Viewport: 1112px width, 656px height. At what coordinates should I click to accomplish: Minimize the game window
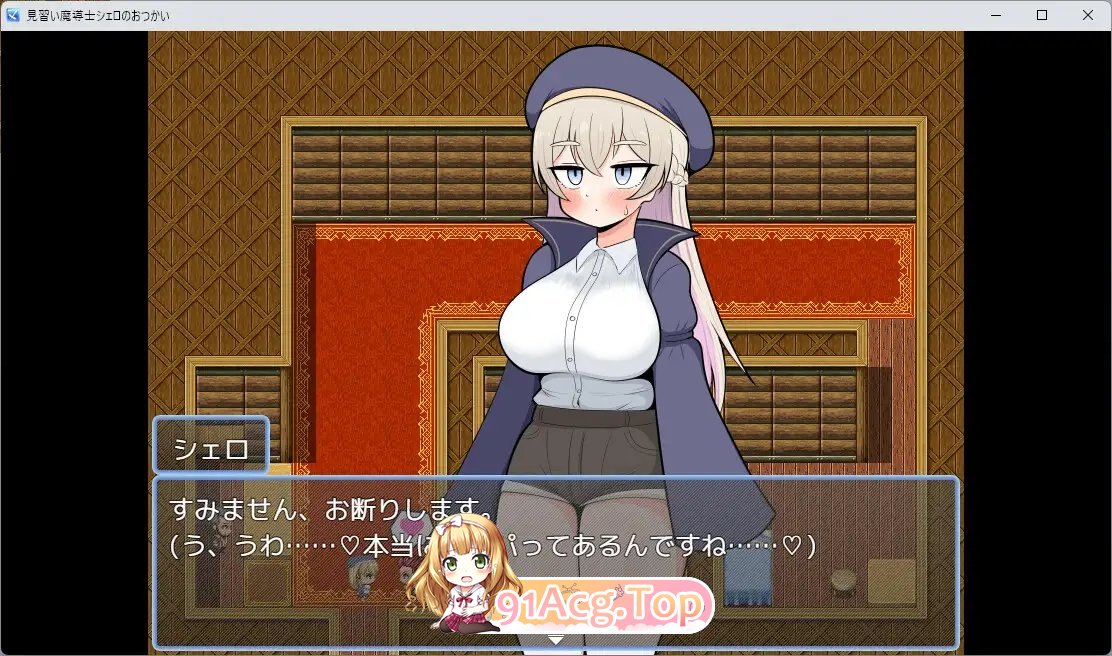[x=996, y=15]
